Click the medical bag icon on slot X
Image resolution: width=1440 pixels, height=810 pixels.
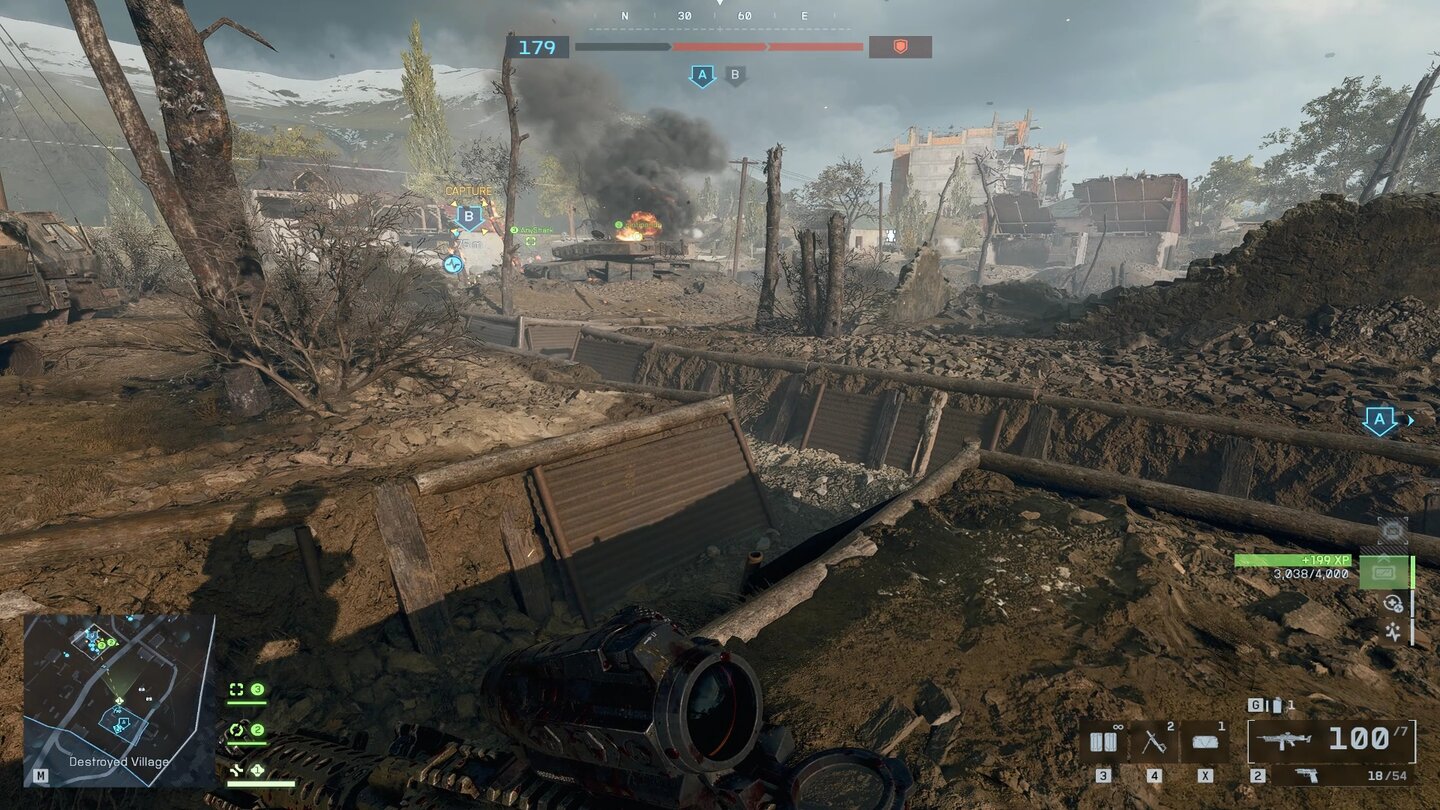coord(1204,740)
